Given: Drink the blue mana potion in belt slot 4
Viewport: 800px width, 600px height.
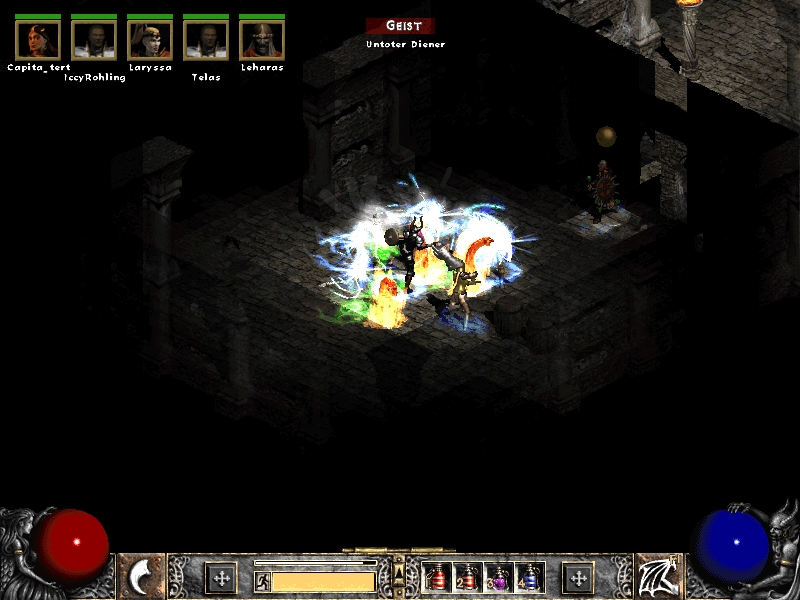Looking at the screenshot, I should point(527,578).
